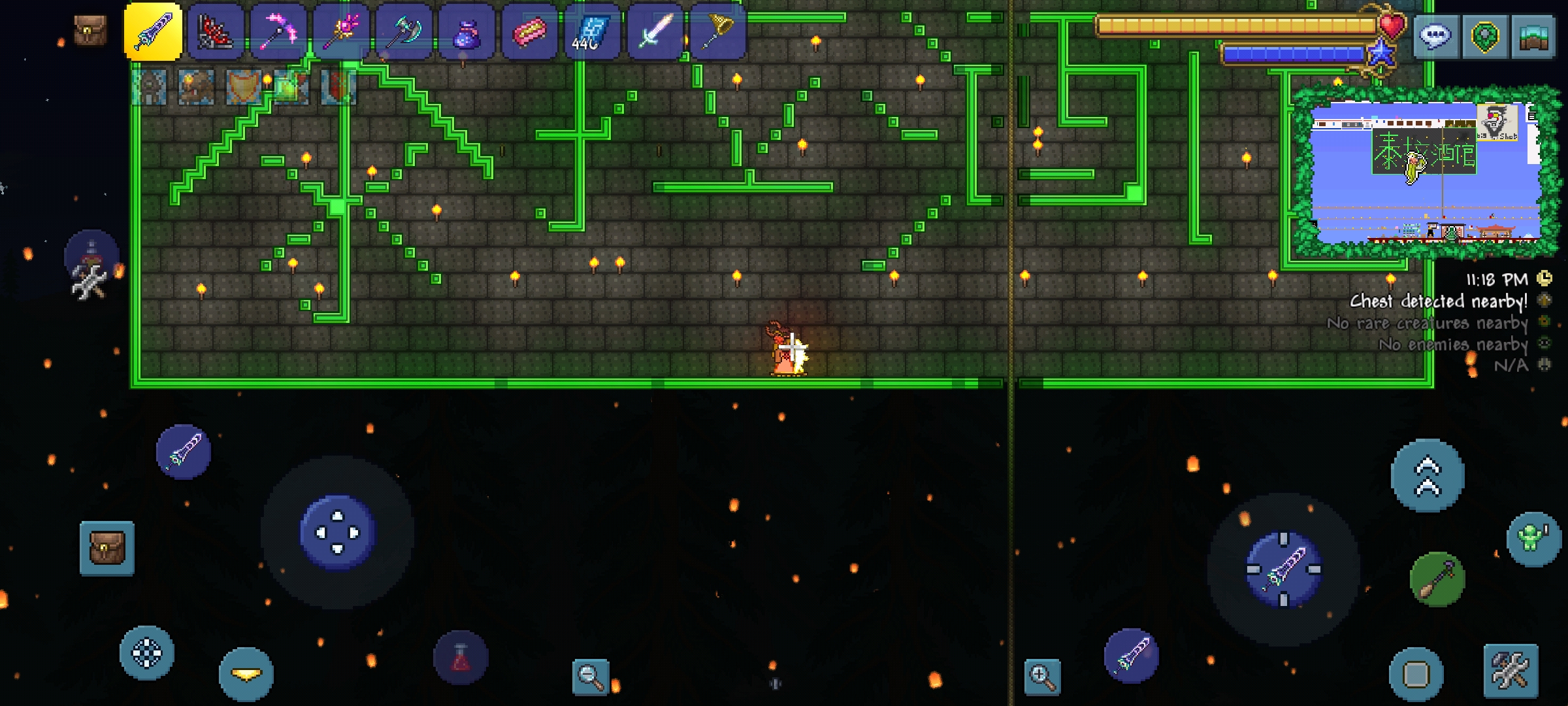Choose the pink pickaxe hotbar slot
The width and height of the screenshot is (1568, 706).
tap(278, 31)
